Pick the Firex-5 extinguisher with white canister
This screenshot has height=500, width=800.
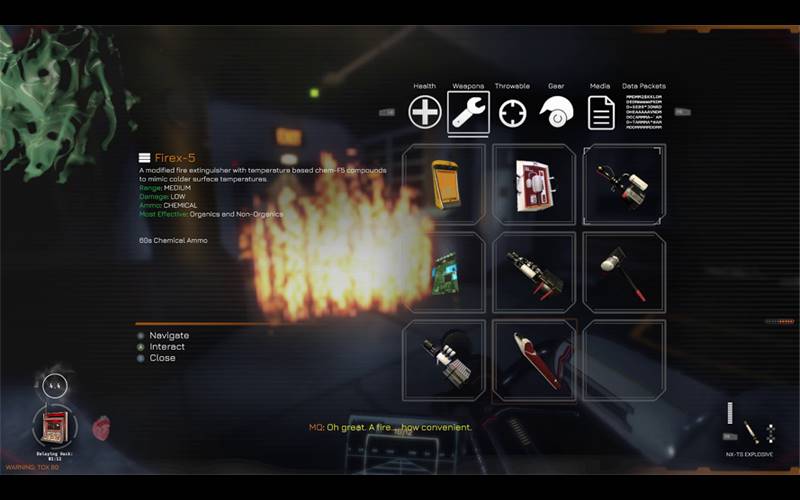tap(624, 183)
